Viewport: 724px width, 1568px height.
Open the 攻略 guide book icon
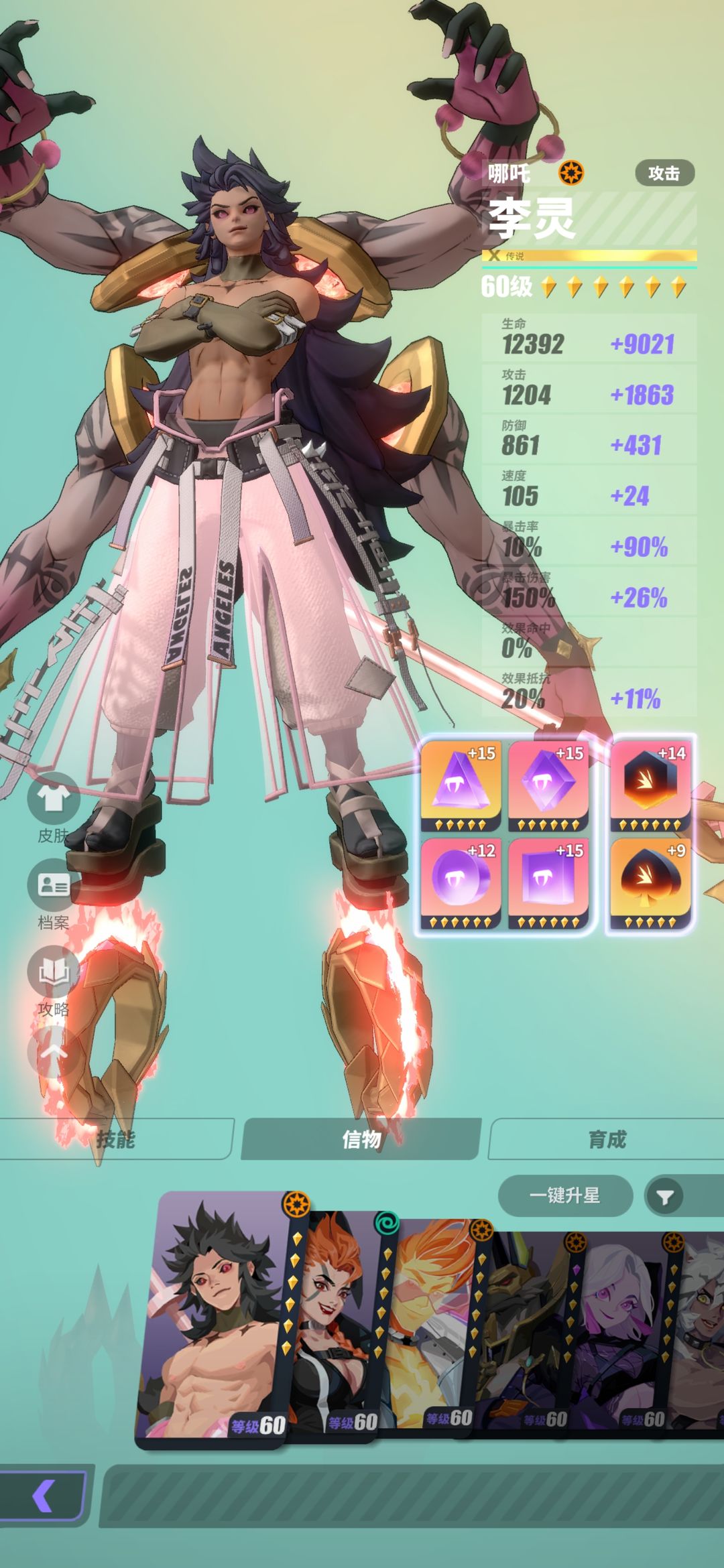[x=53, y=973]
